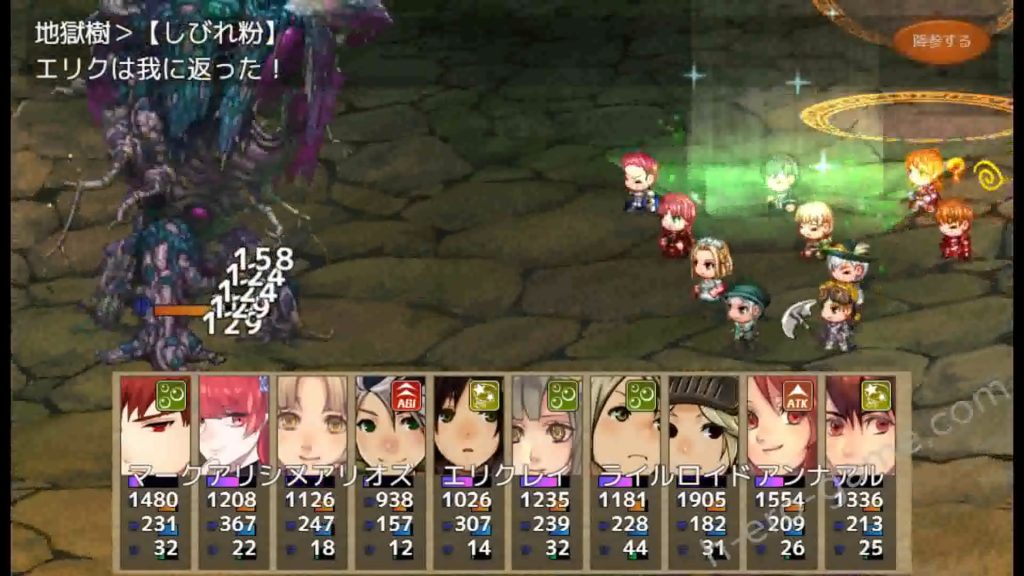
Task: Click the red ABI buff icon
Action: [x=407, y=393]
